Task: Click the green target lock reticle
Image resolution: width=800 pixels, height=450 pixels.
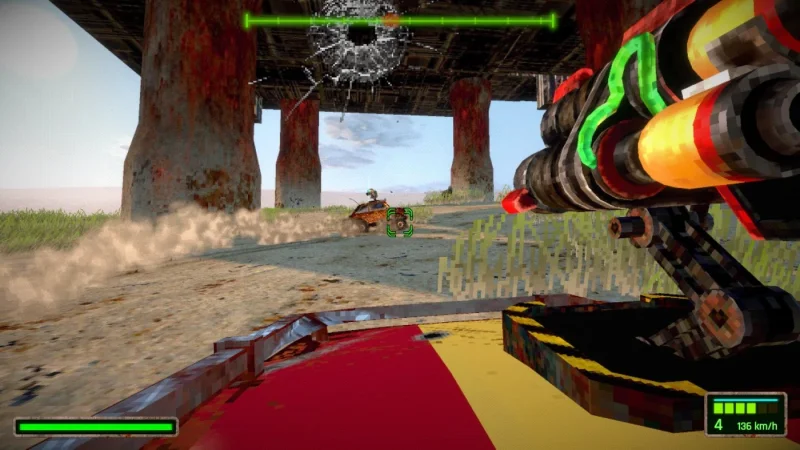Action: pyautogui.click(x=400, y=222)
